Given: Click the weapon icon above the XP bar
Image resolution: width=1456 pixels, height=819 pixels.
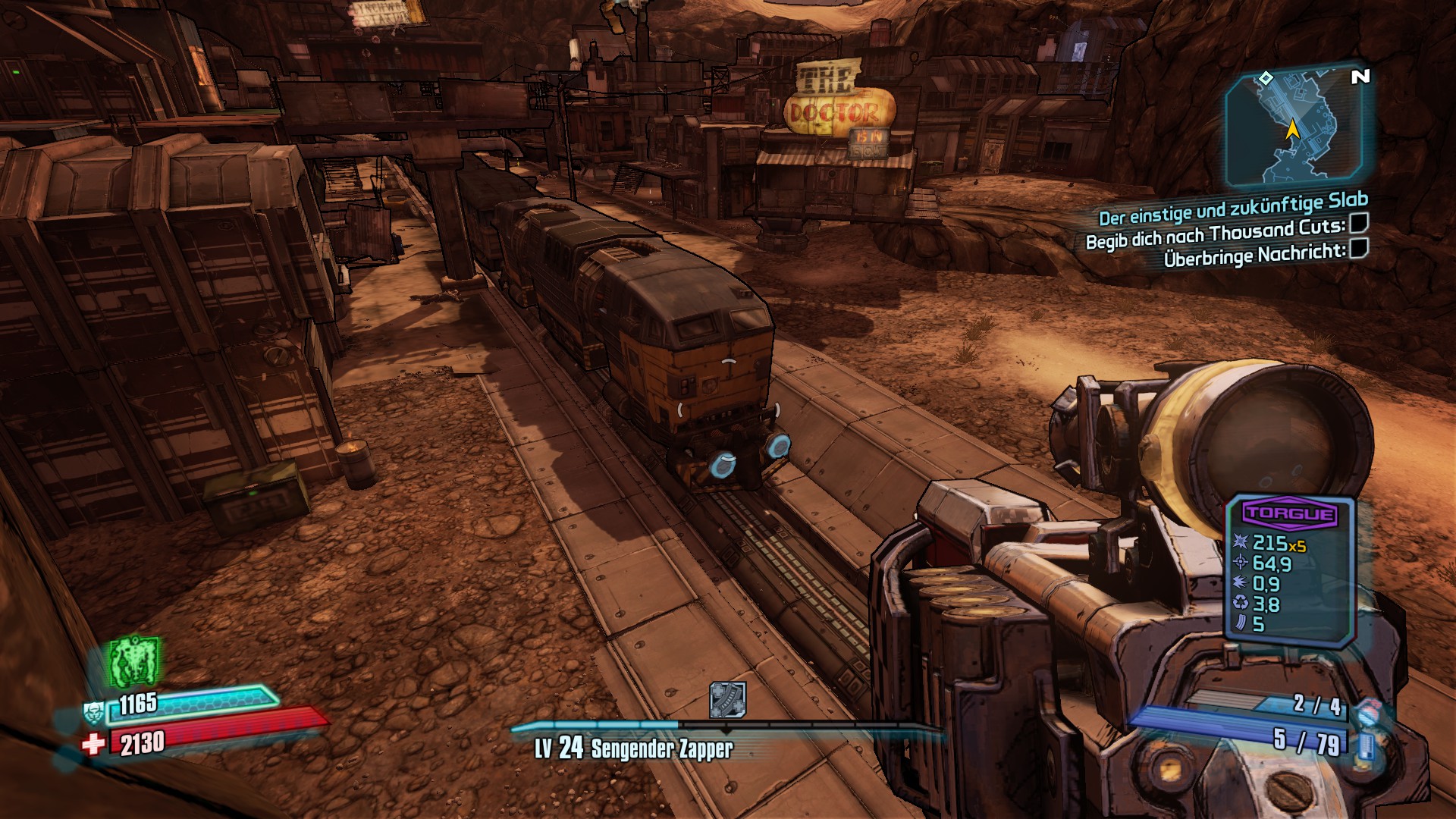Looking at the screenshot, I should pos(727,699).
